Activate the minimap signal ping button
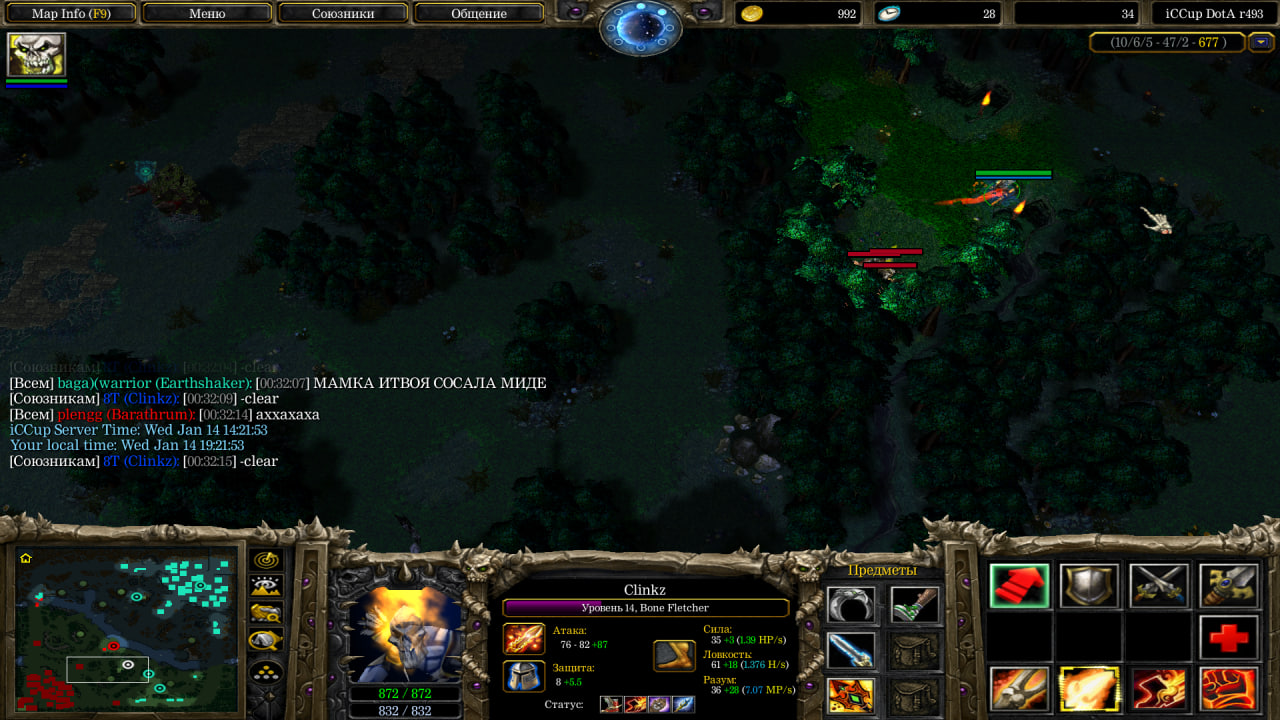Screen dimensions: 1280x720 point(266,559)
